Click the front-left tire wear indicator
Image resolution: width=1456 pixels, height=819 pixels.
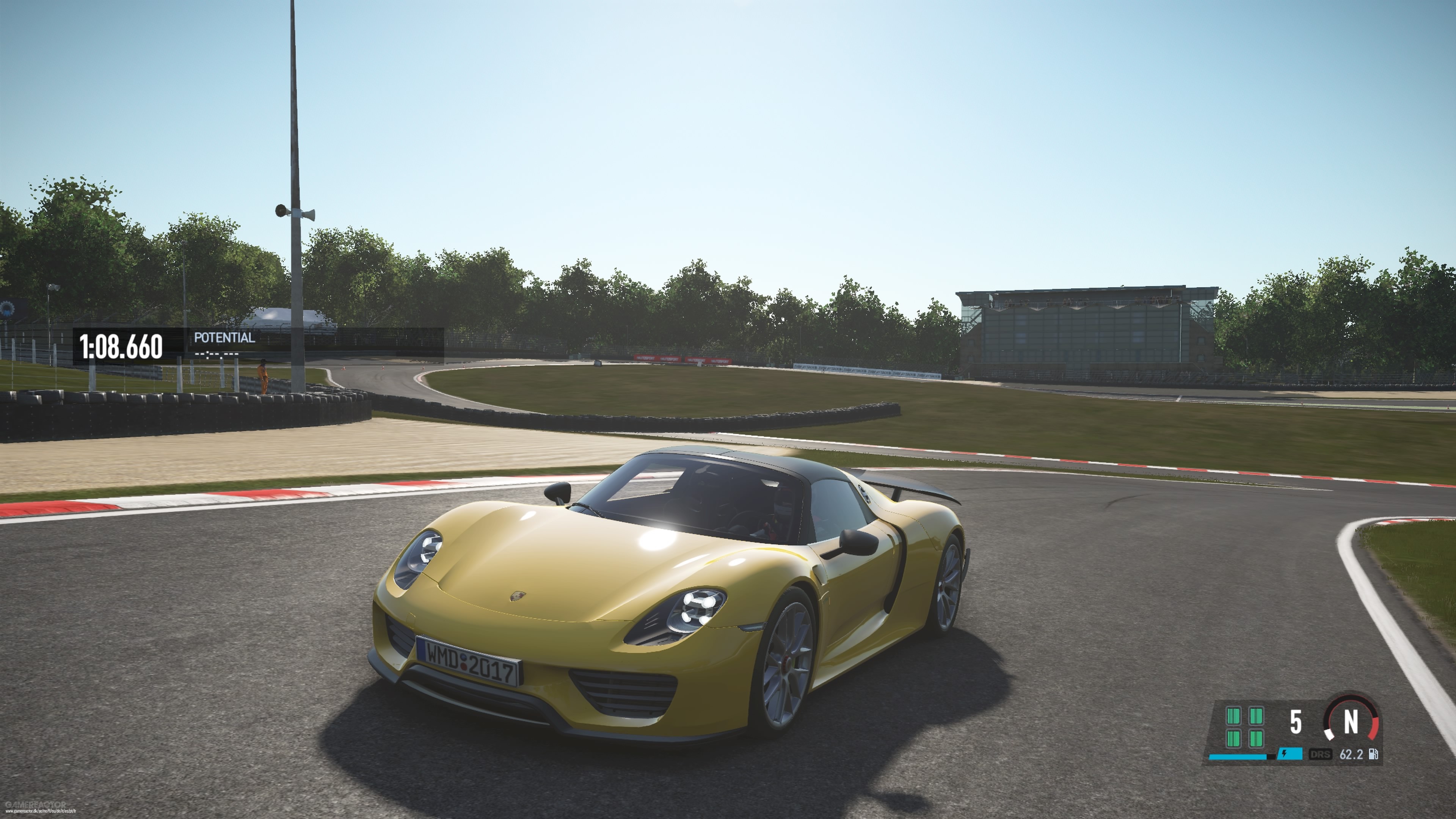click(1234, 717)
